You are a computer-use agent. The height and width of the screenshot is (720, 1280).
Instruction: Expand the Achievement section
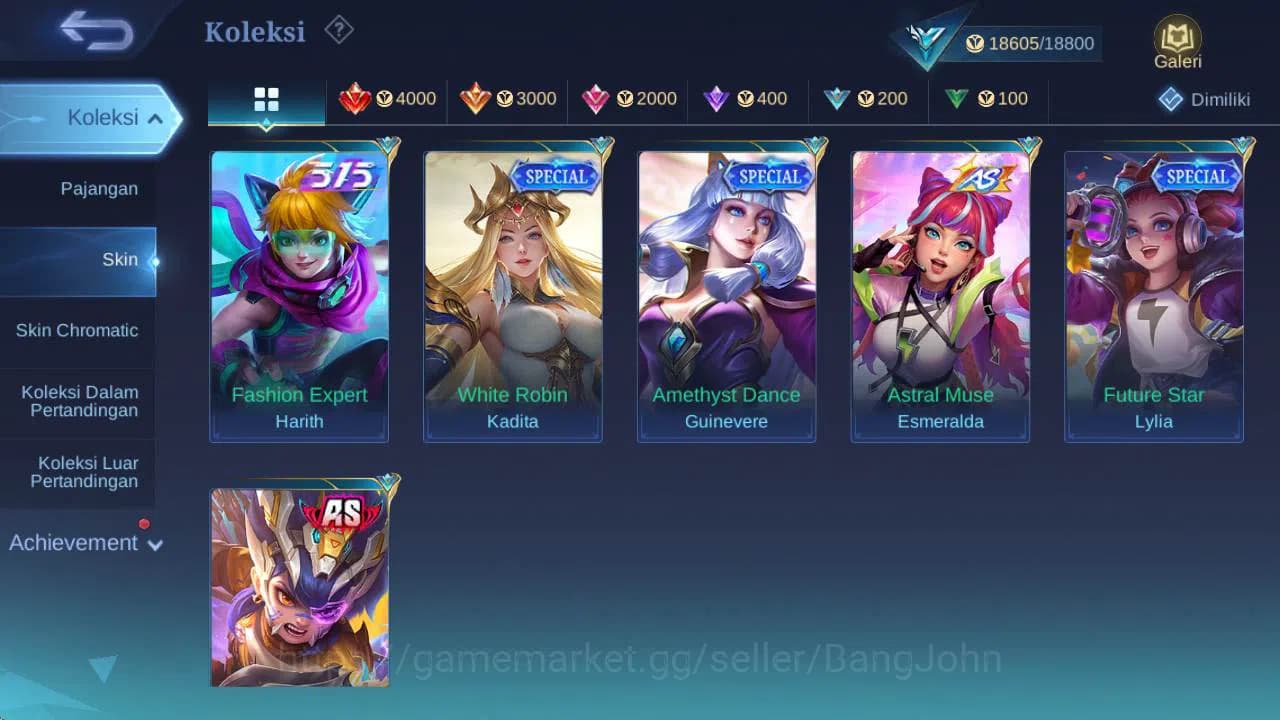pyautogui.click(x=85, y=543)
